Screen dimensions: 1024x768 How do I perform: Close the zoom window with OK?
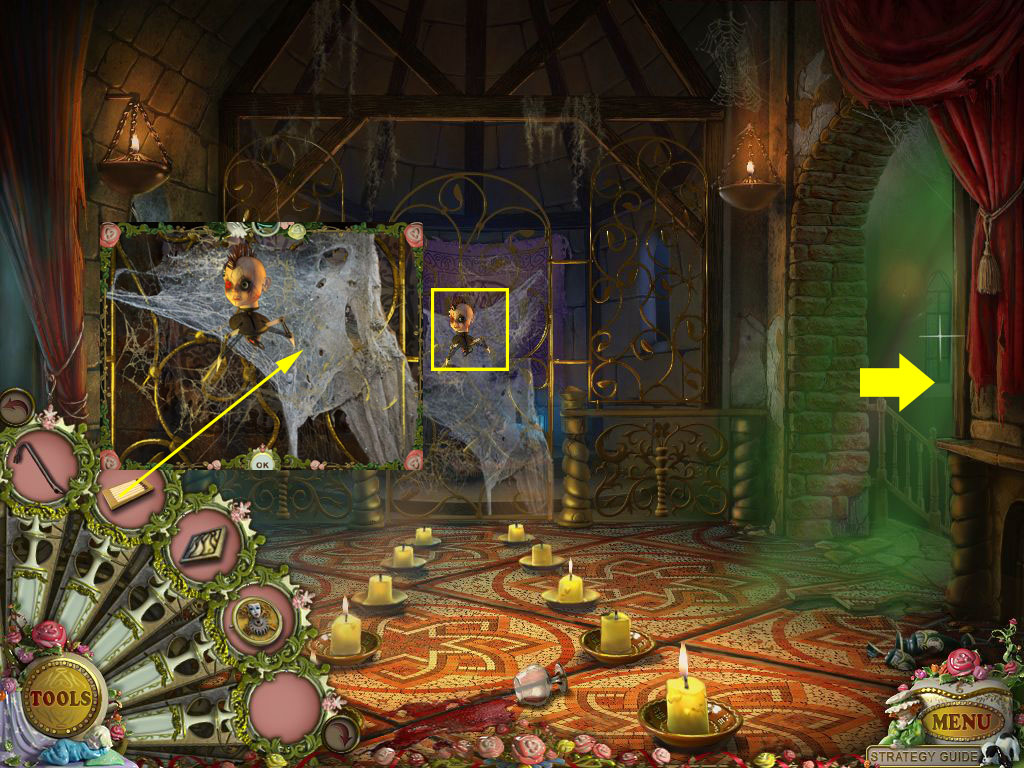tap(262, 463)
